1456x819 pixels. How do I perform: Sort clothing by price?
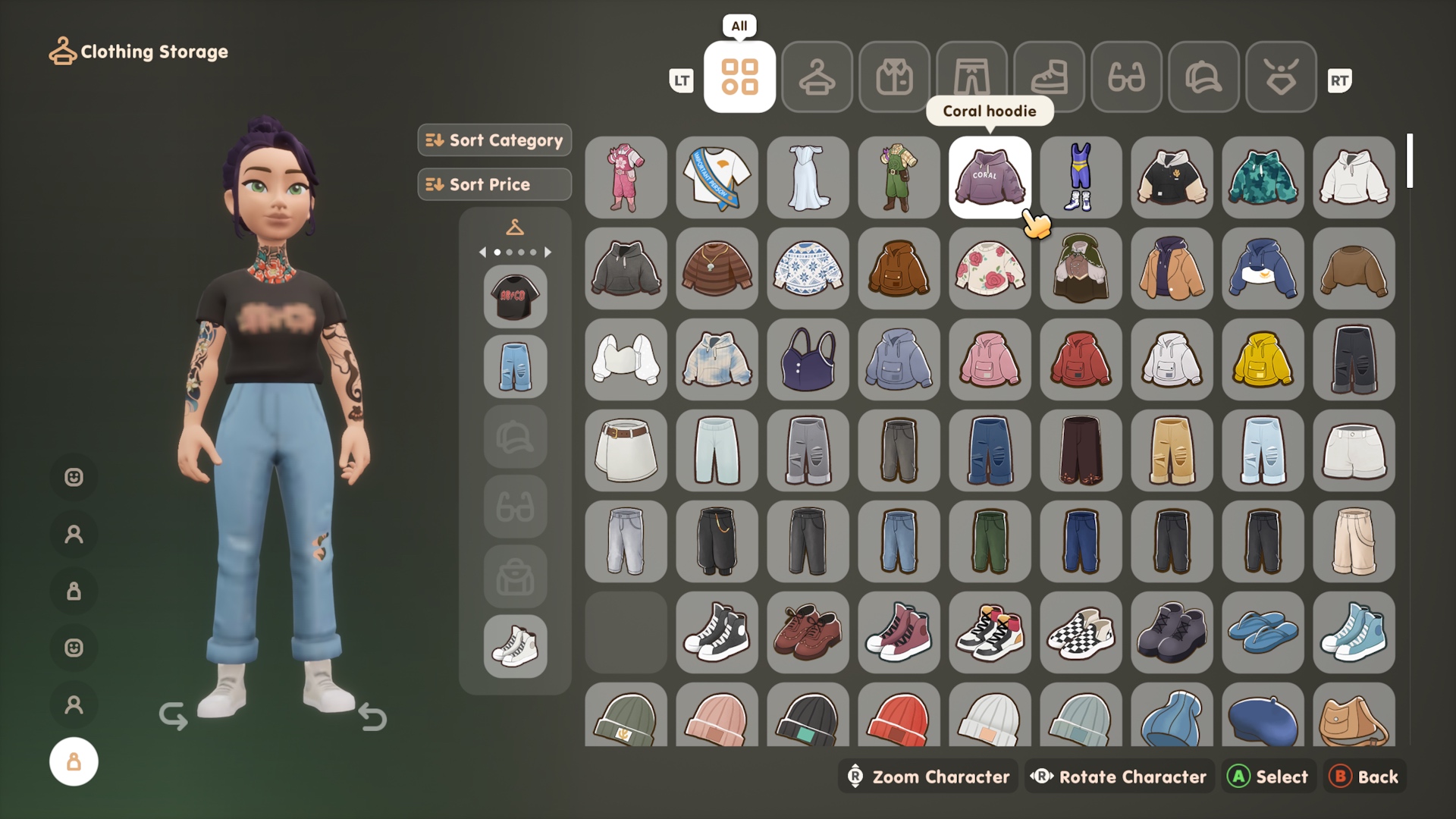(x=494, y=184)
